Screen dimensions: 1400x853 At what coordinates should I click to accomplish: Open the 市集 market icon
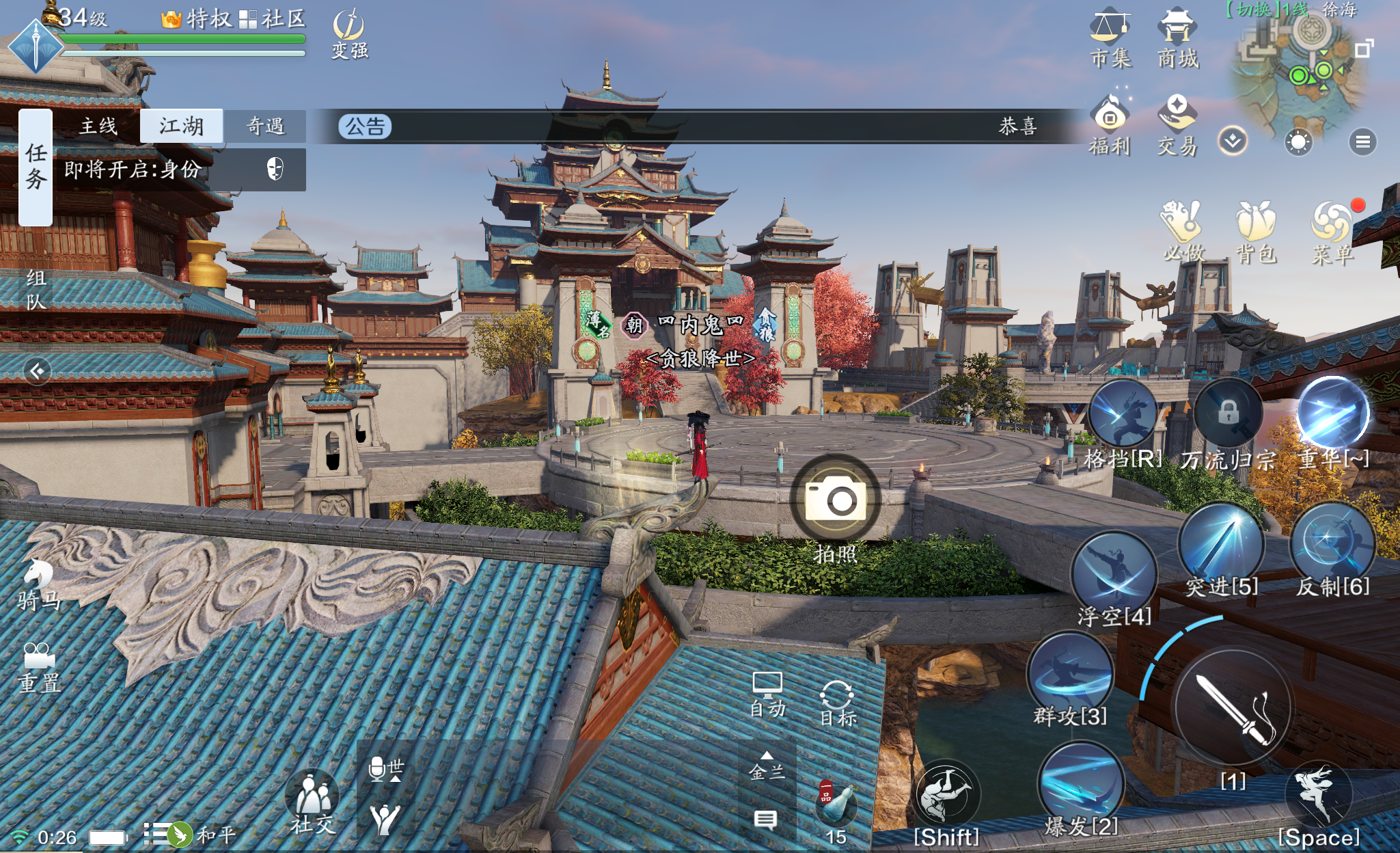[1110, 38]
